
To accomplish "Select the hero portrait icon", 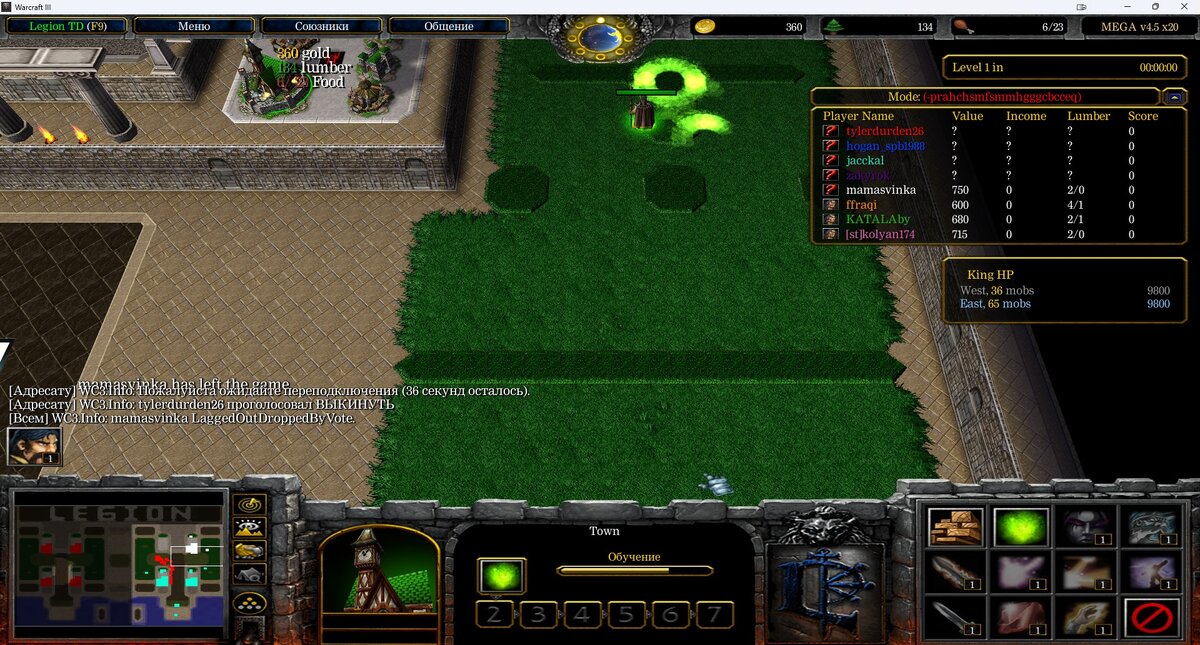I will click(x=34, y=446).
